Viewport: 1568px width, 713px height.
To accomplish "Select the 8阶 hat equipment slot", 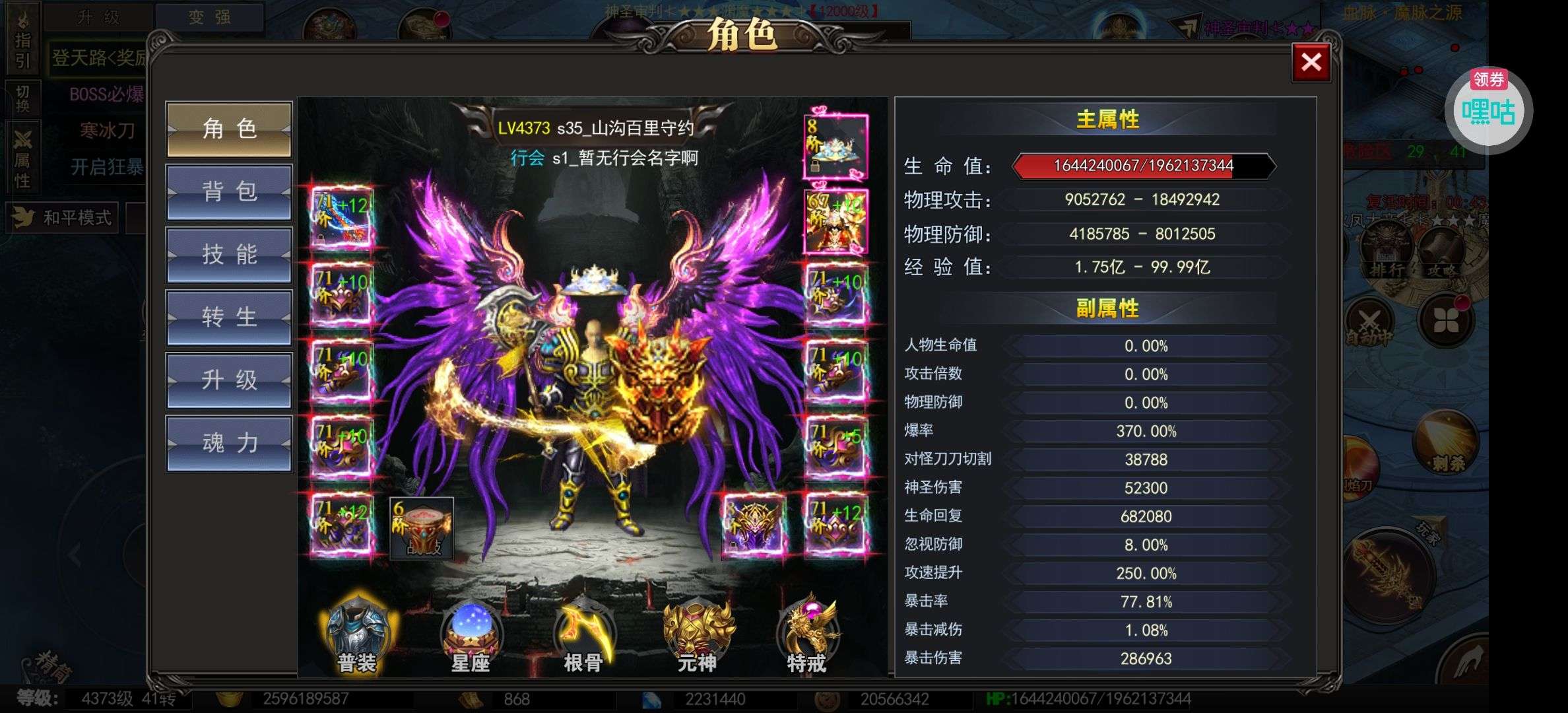I will click(x=835, y=147).
